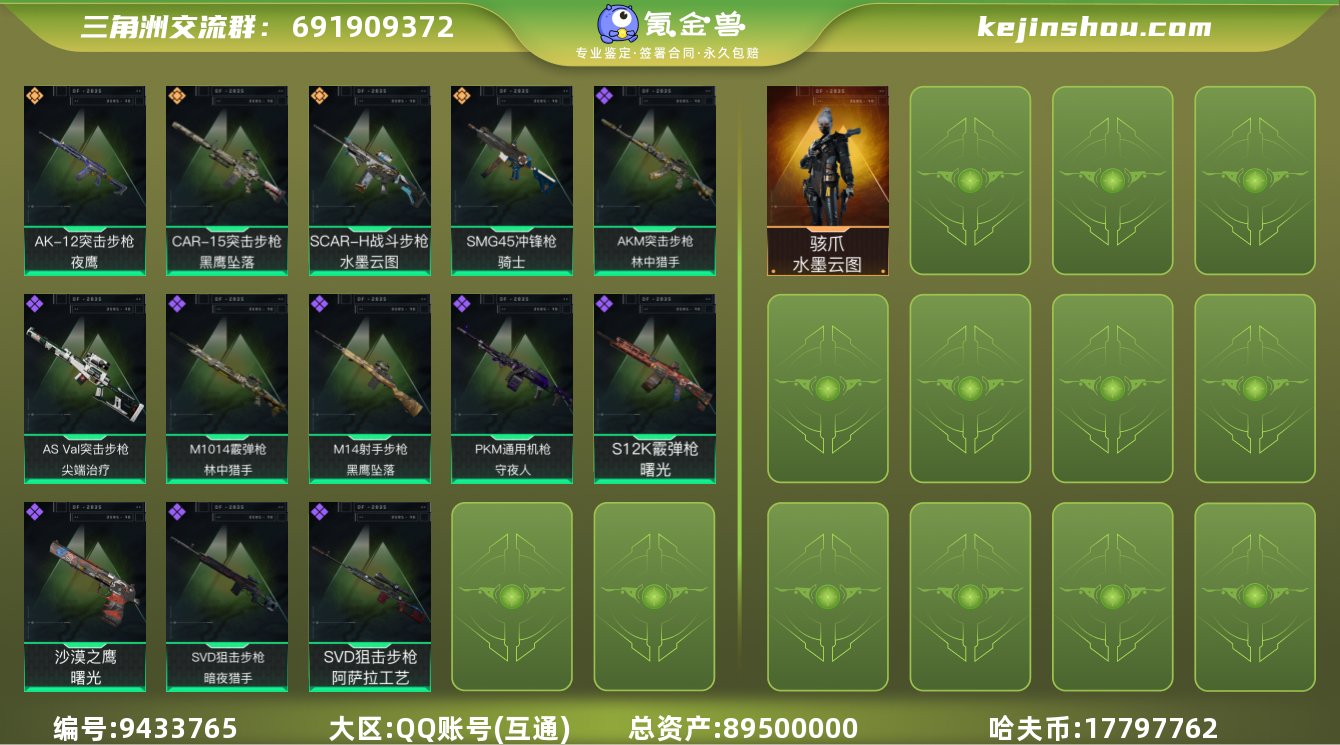View the M1014霰弹枪 林中猎手 card

point(225,387)
